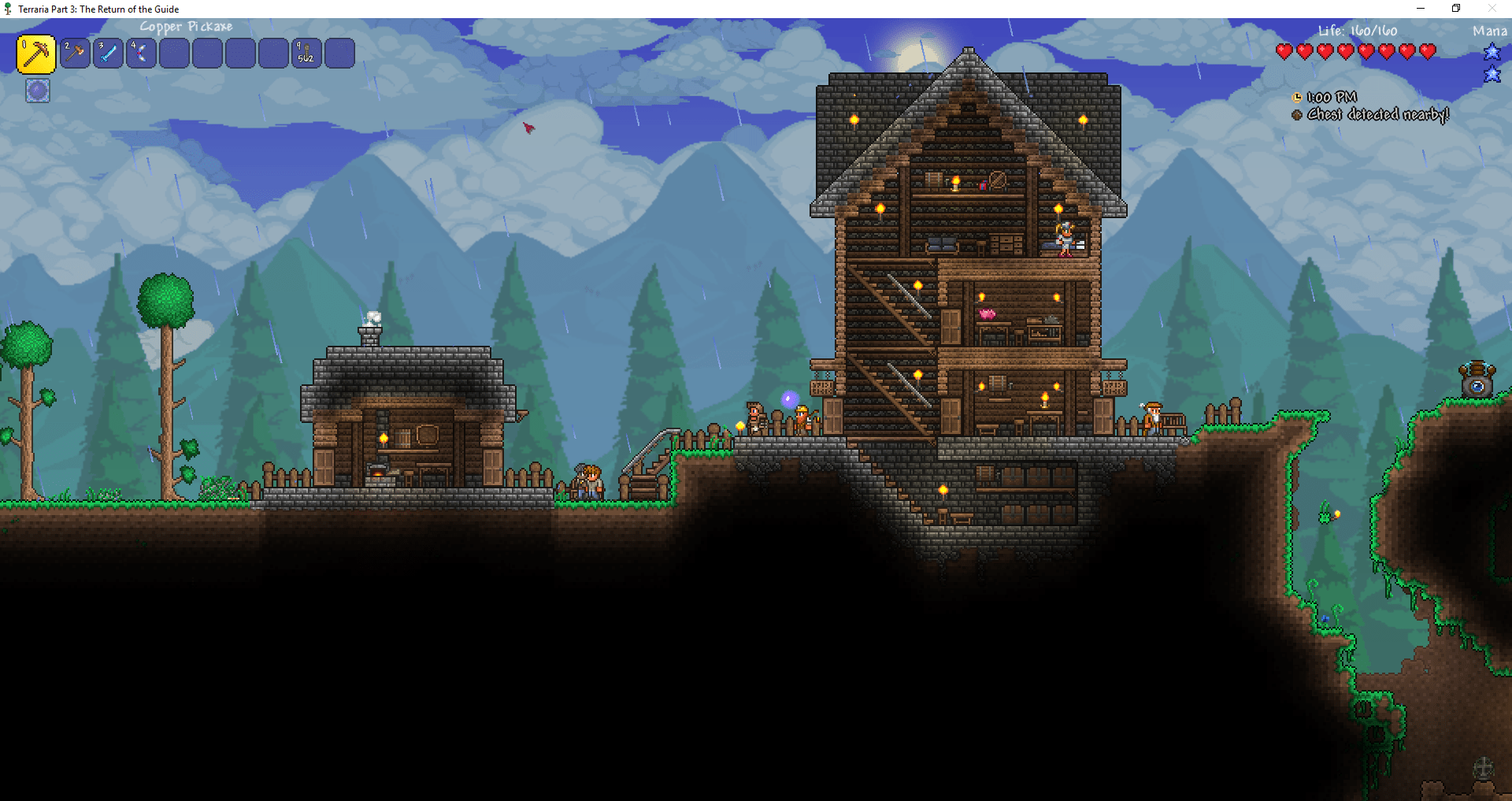
Task: Open the right wooden door of the mansion
Action: pos(1103,416)
